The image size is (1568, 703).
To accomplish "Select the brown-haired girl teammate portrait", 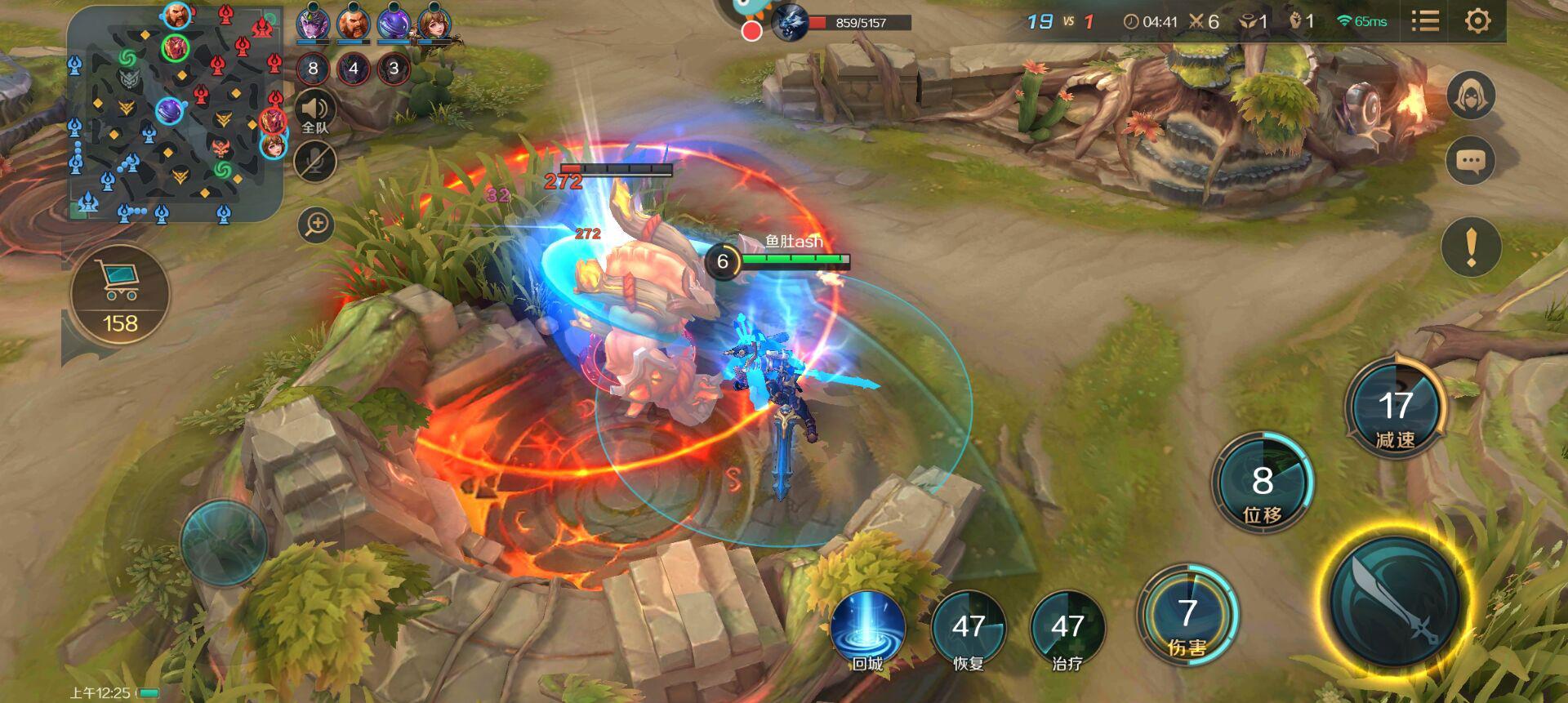I will tap(434, 22).
